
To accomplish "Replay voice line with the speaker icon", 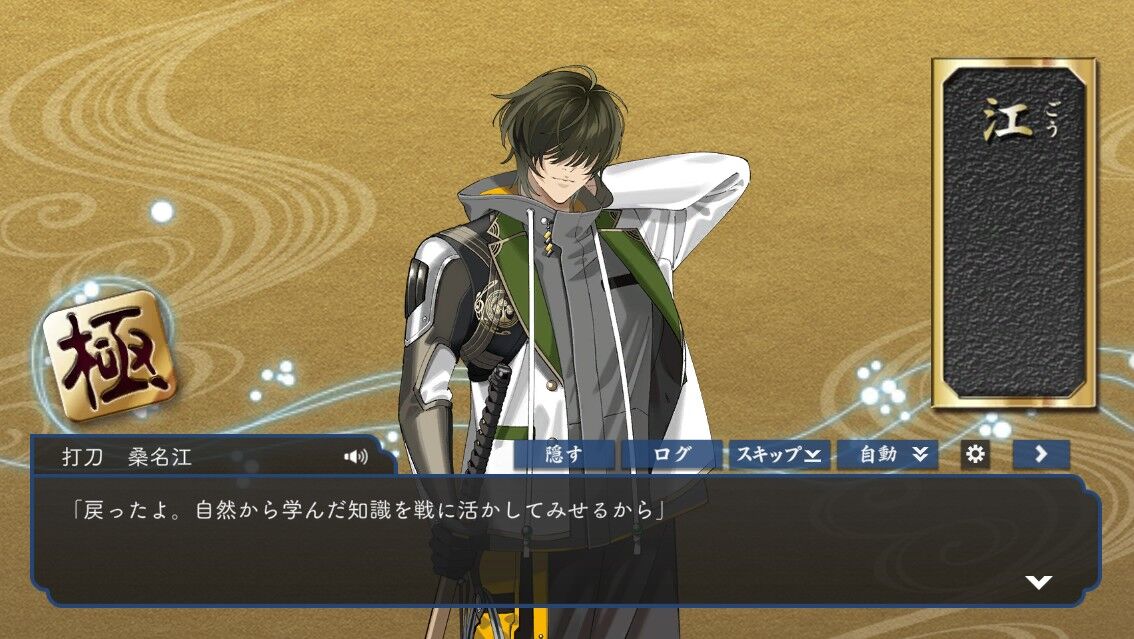I will pyautogui.click(x=355, y=457).
